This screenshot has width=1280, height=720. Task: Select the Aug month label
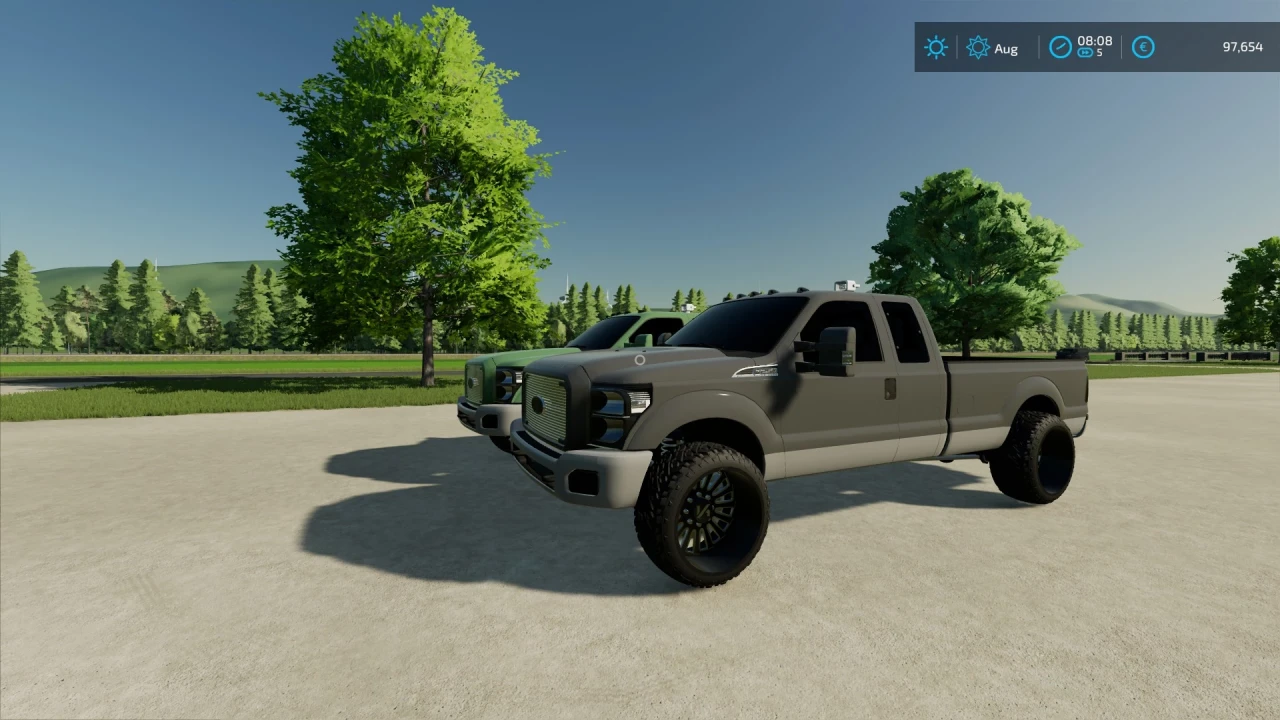[1007, 48]
